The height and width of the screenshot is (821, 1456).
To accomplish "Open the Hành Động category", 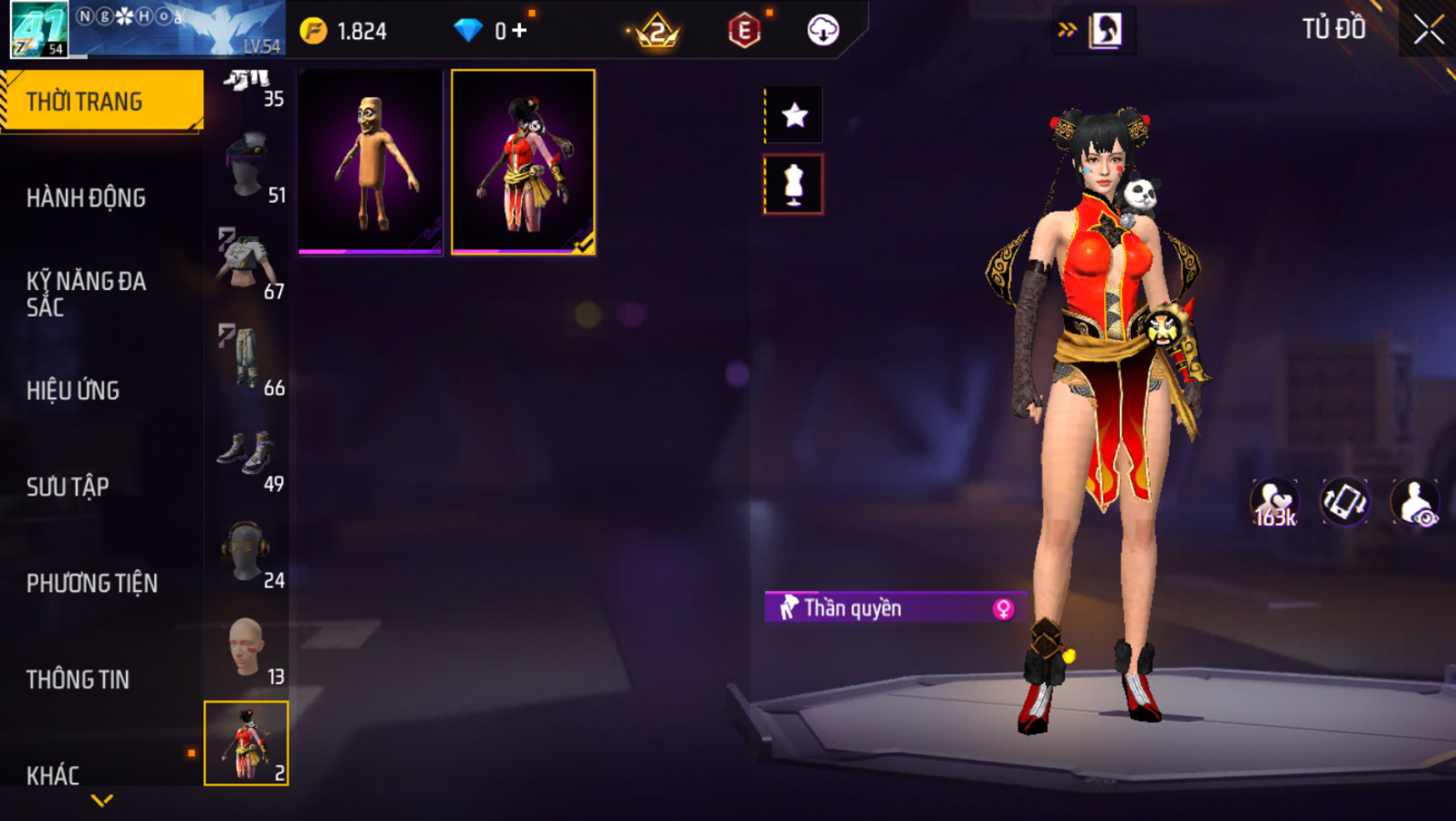I will [x=86, y=198].
